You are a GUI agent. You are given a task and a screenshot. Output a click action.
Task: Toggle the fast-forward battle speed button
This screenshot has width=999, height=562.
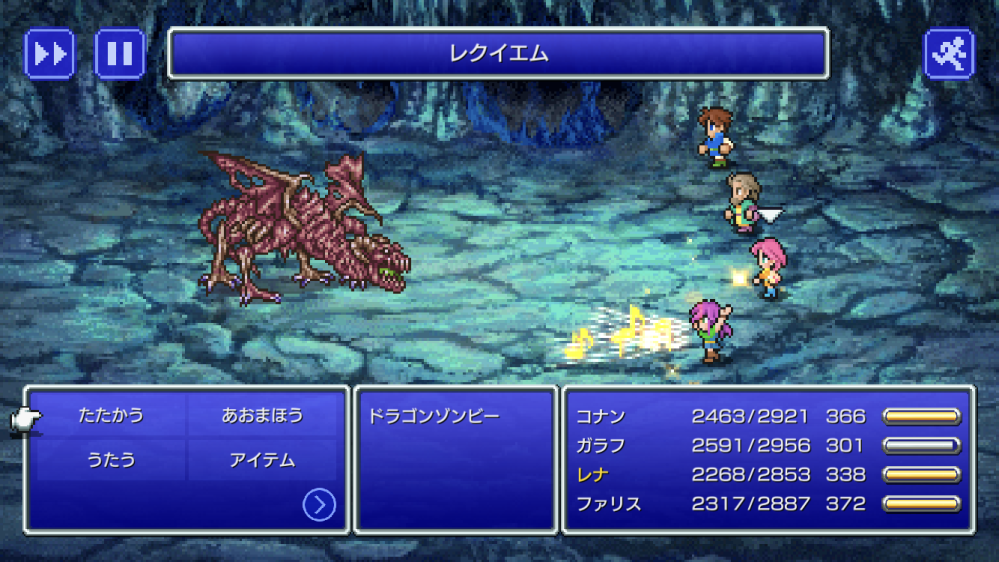tap(49, 53)
